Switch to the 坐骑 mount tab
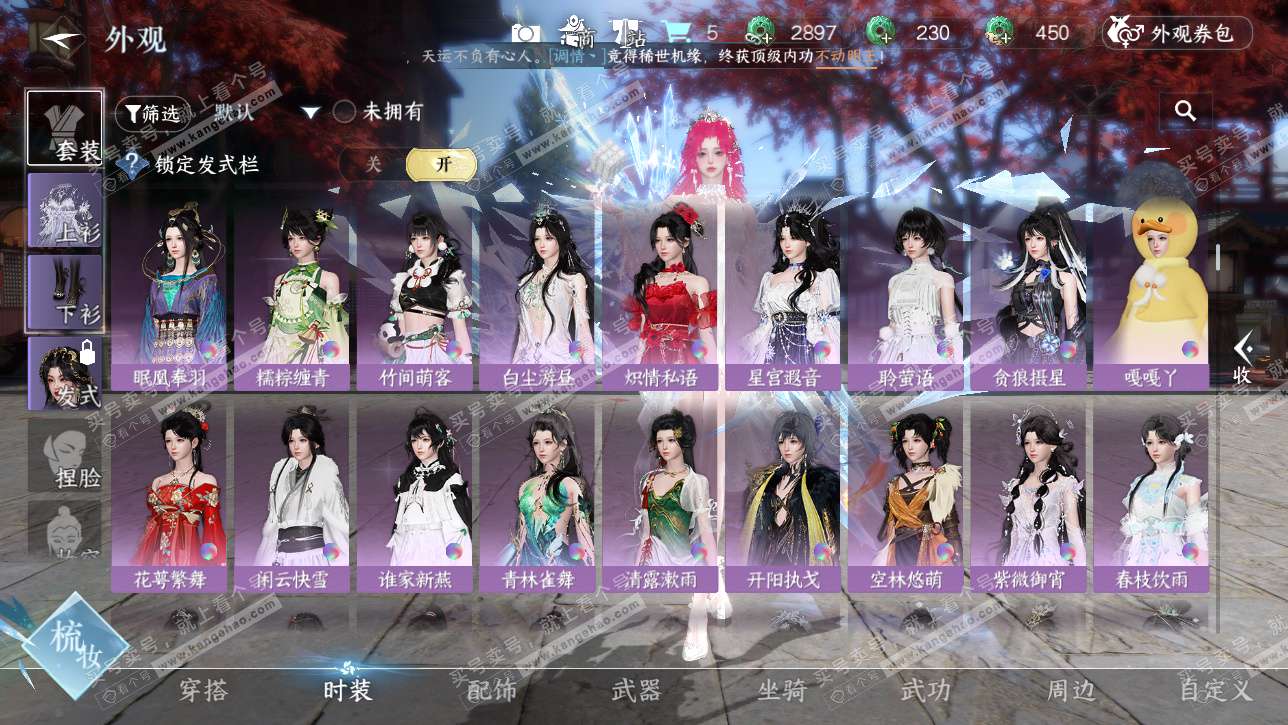The image size is (1288, 725). [781, 690]
